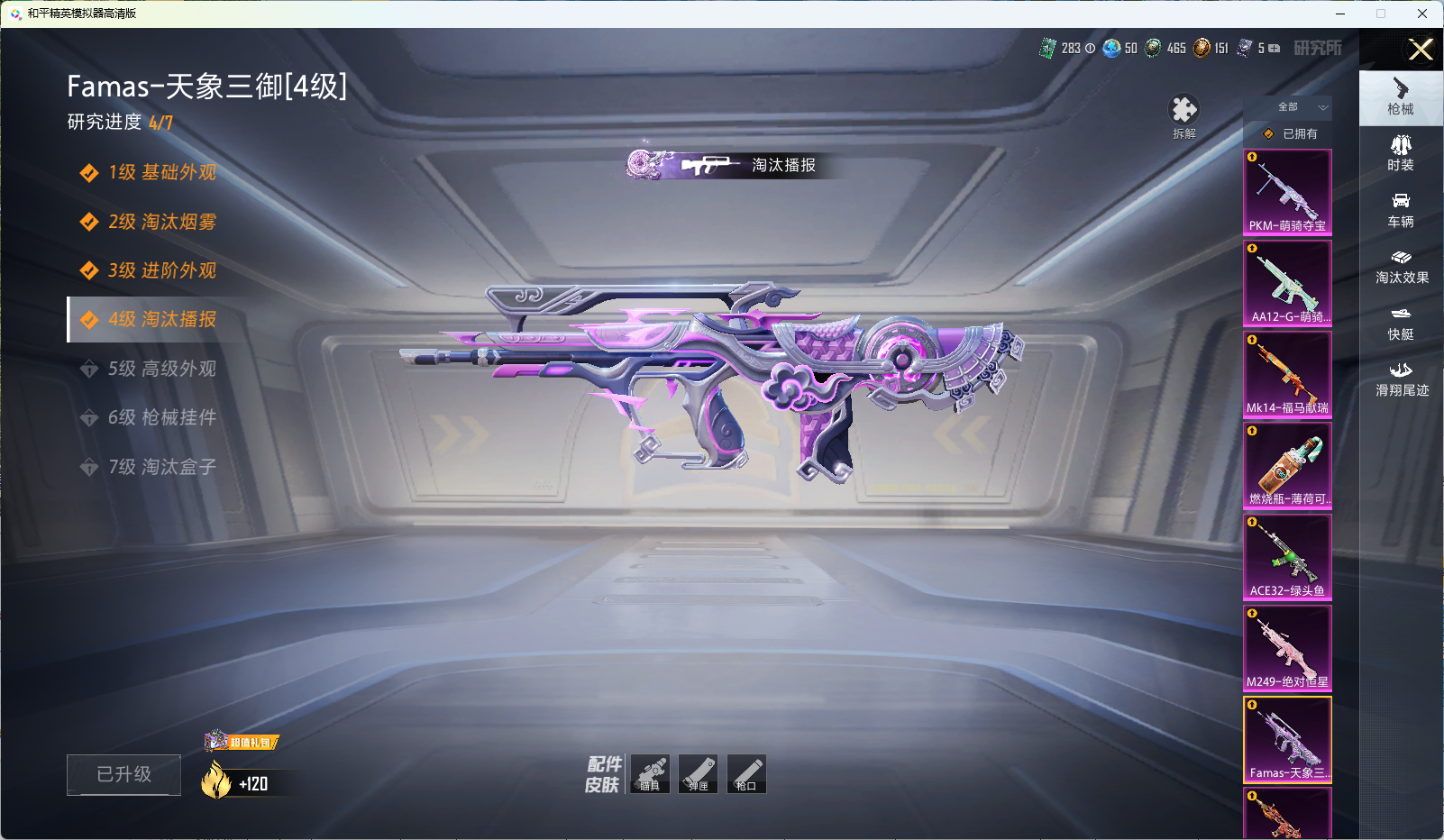Pick the ACE32-绿头鱼 skin thumbnail
The height and width of the screenshot is (840, 1444).
tap(1287, 556)
